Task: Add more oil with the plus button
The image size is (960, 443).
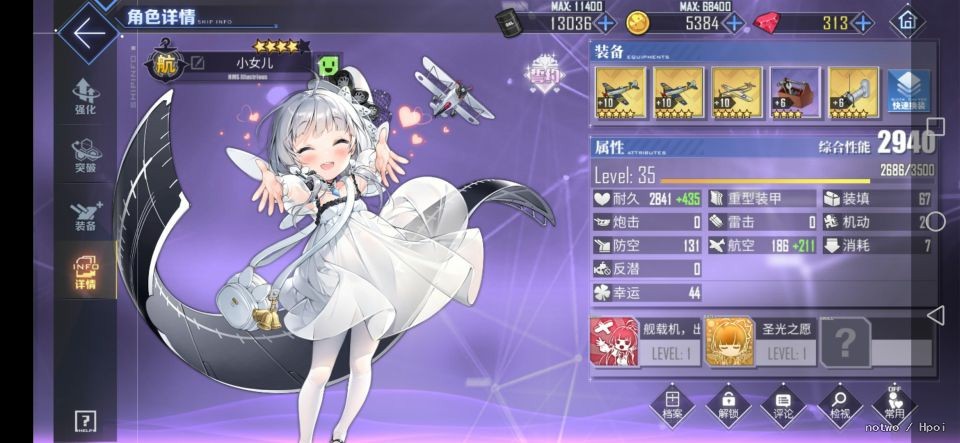Action: [605, 23]
